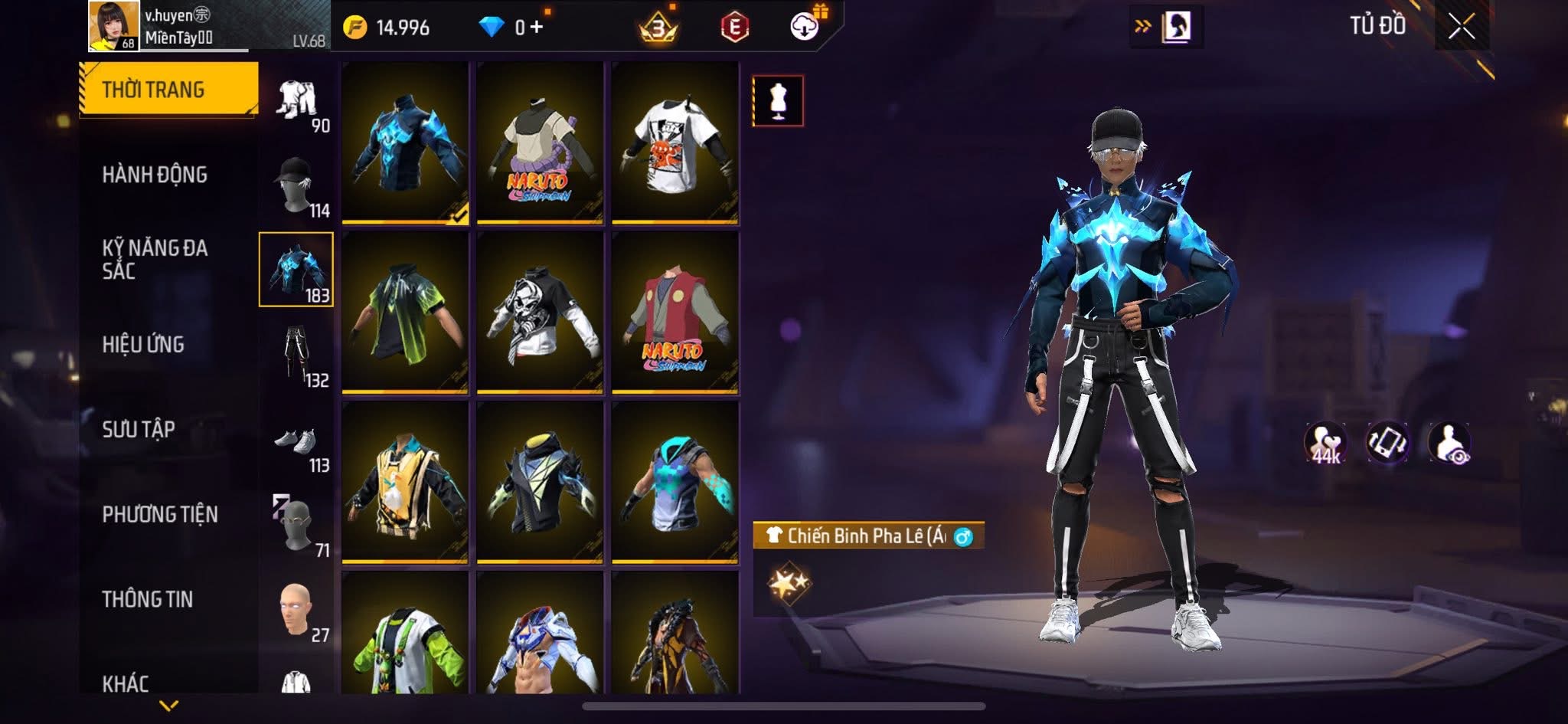Switch to Kỹ Năng Đa Sắc tab

[x=155, y=259]
